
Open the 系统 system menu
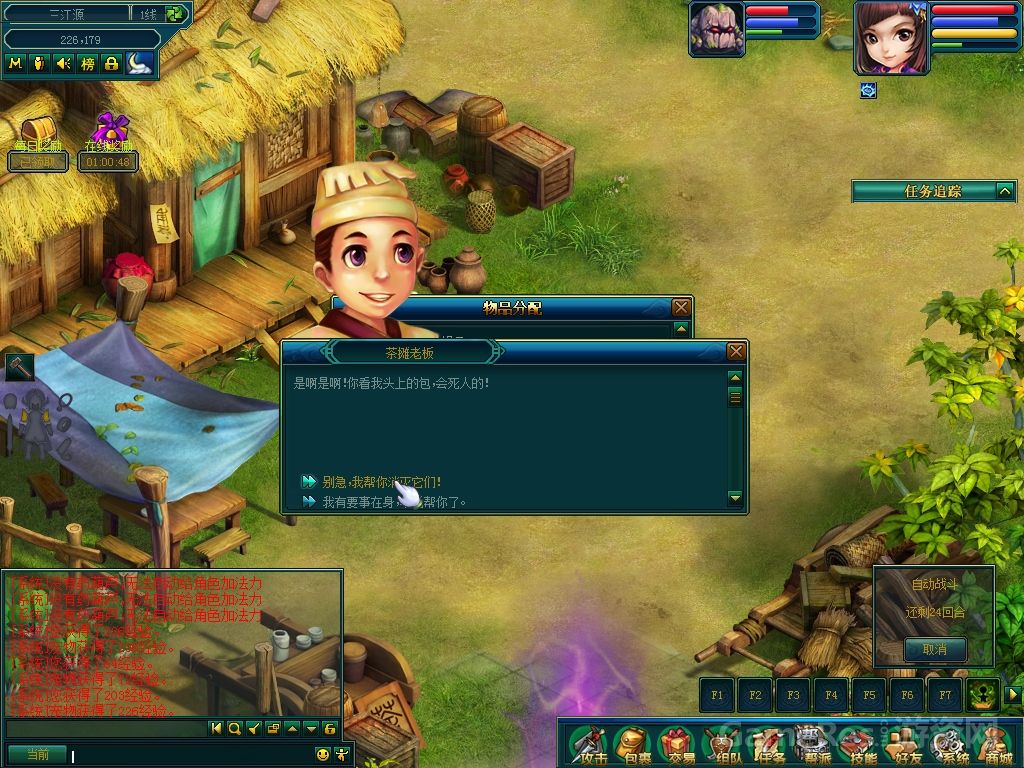[x=951, y=745]
